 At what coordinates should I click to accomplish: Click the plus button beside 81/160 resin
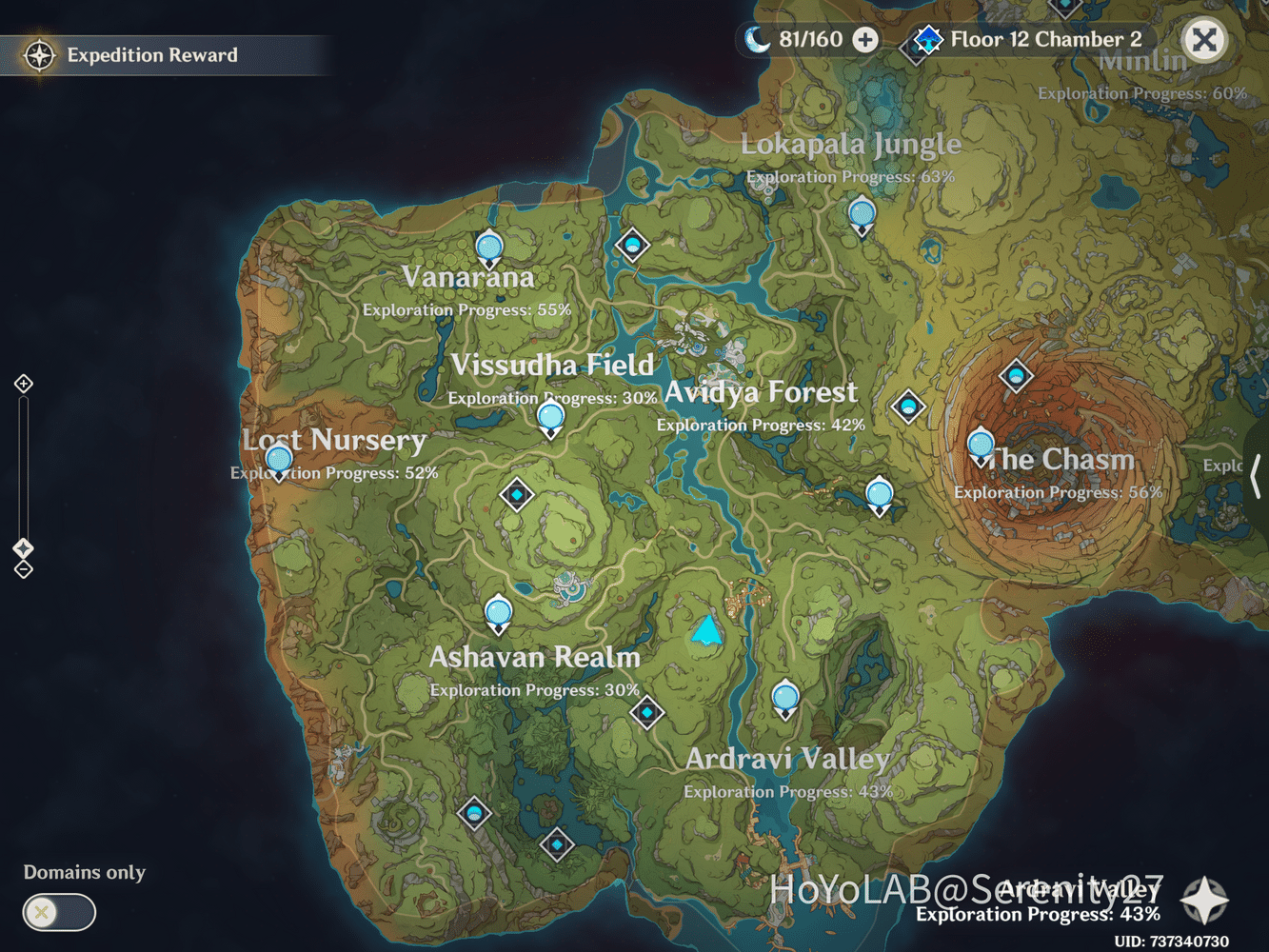[863, 40]
